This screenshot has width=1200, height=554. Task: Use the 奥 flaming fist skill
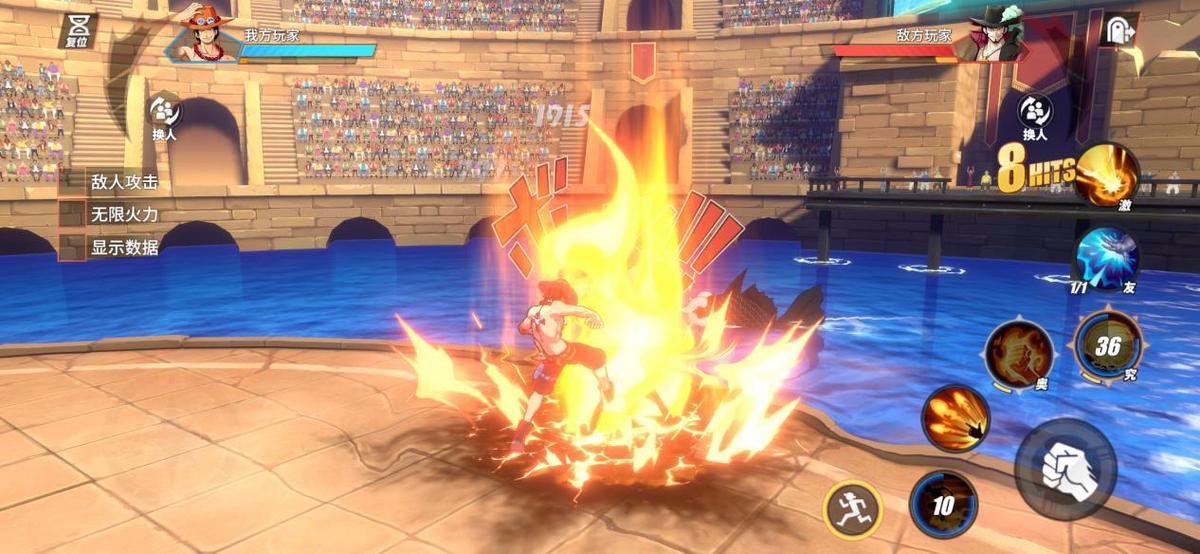1018,354
